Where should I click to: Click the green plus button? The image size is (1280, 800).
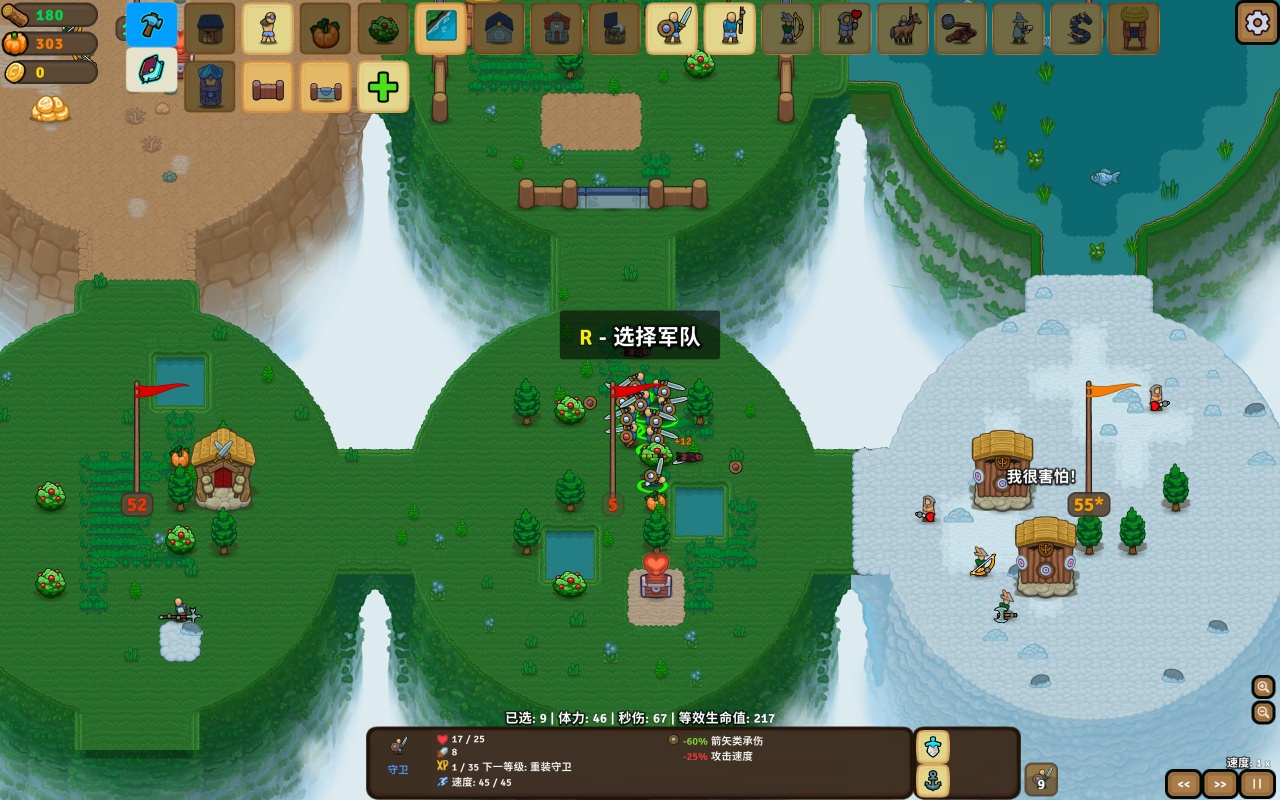point(383,87)
